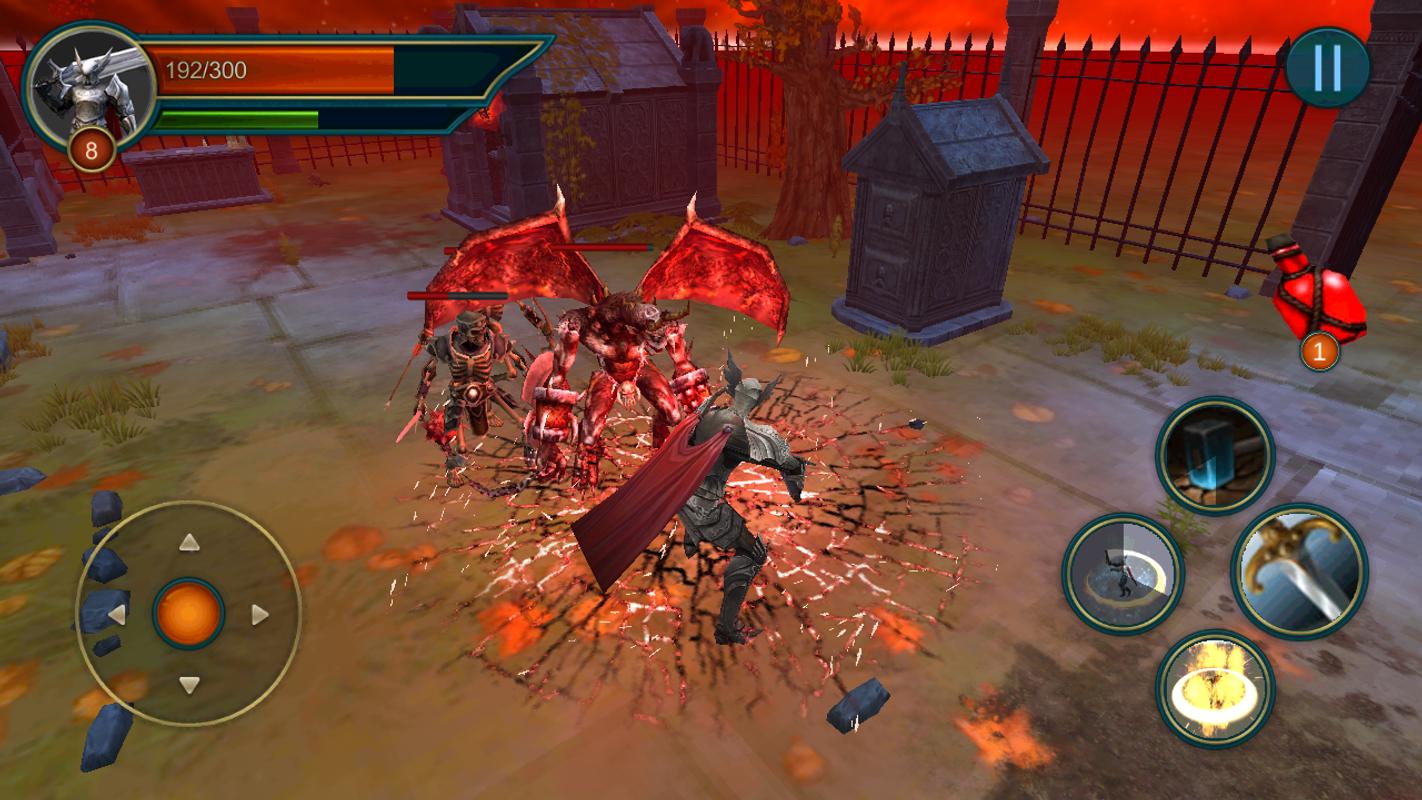This screenshot has height=800, width=1422.
Task: Tap the joystick's up arrow
Action: pos(189,543)
